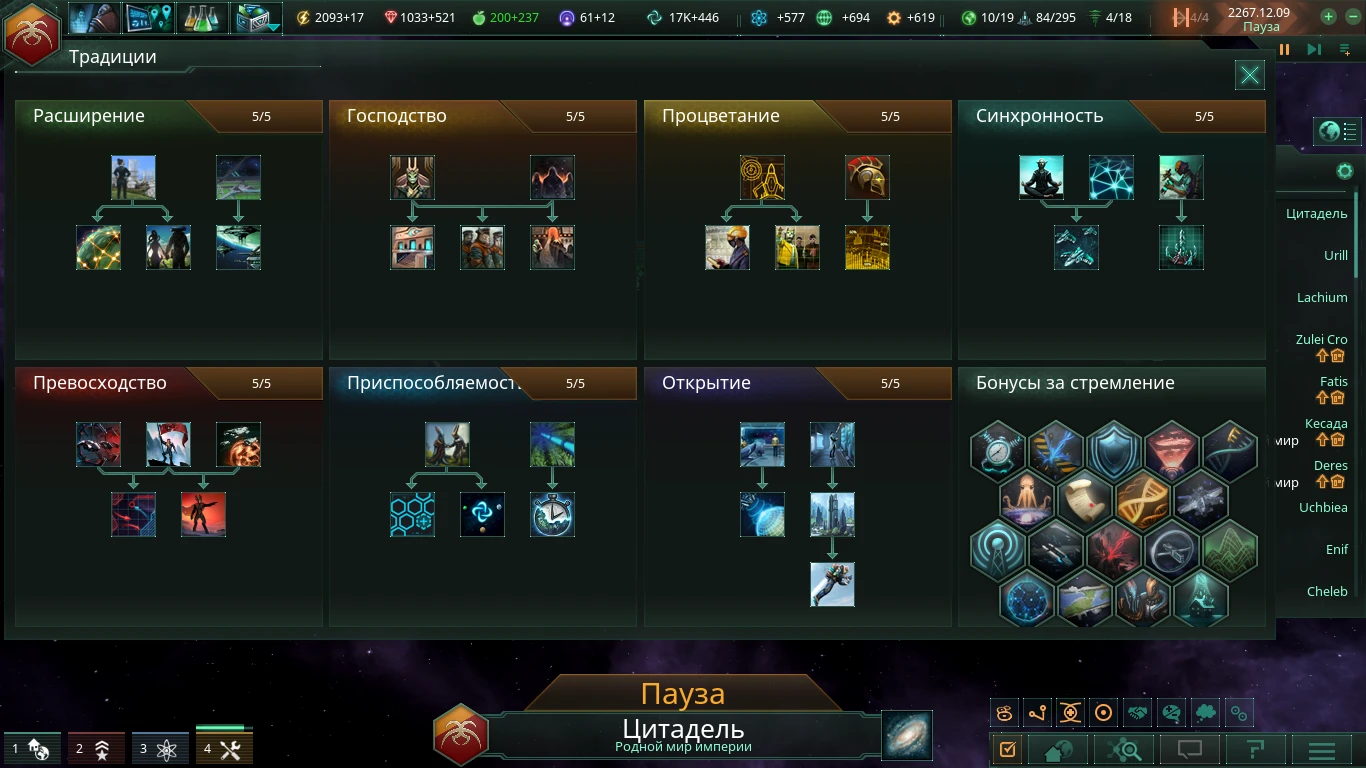The image size is (1366, 768).
Task: Toggle the handshake notification filter
Action: [1138, 712]
